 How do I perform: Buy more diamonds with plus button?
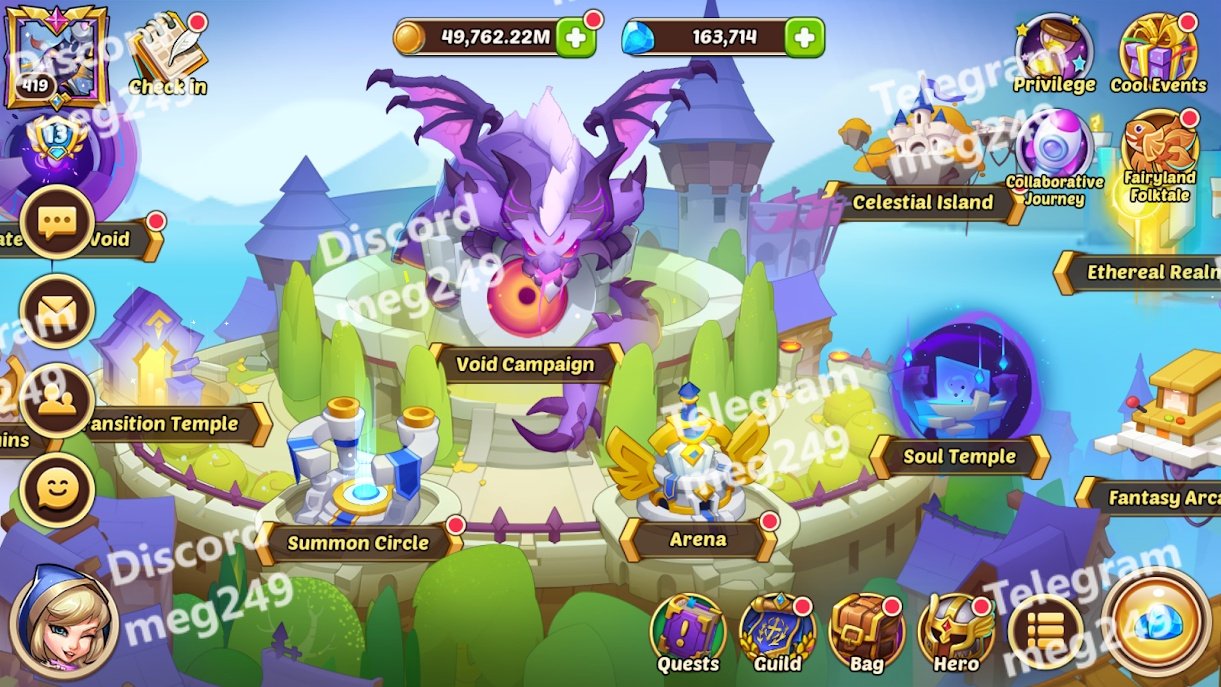point(804,39)
